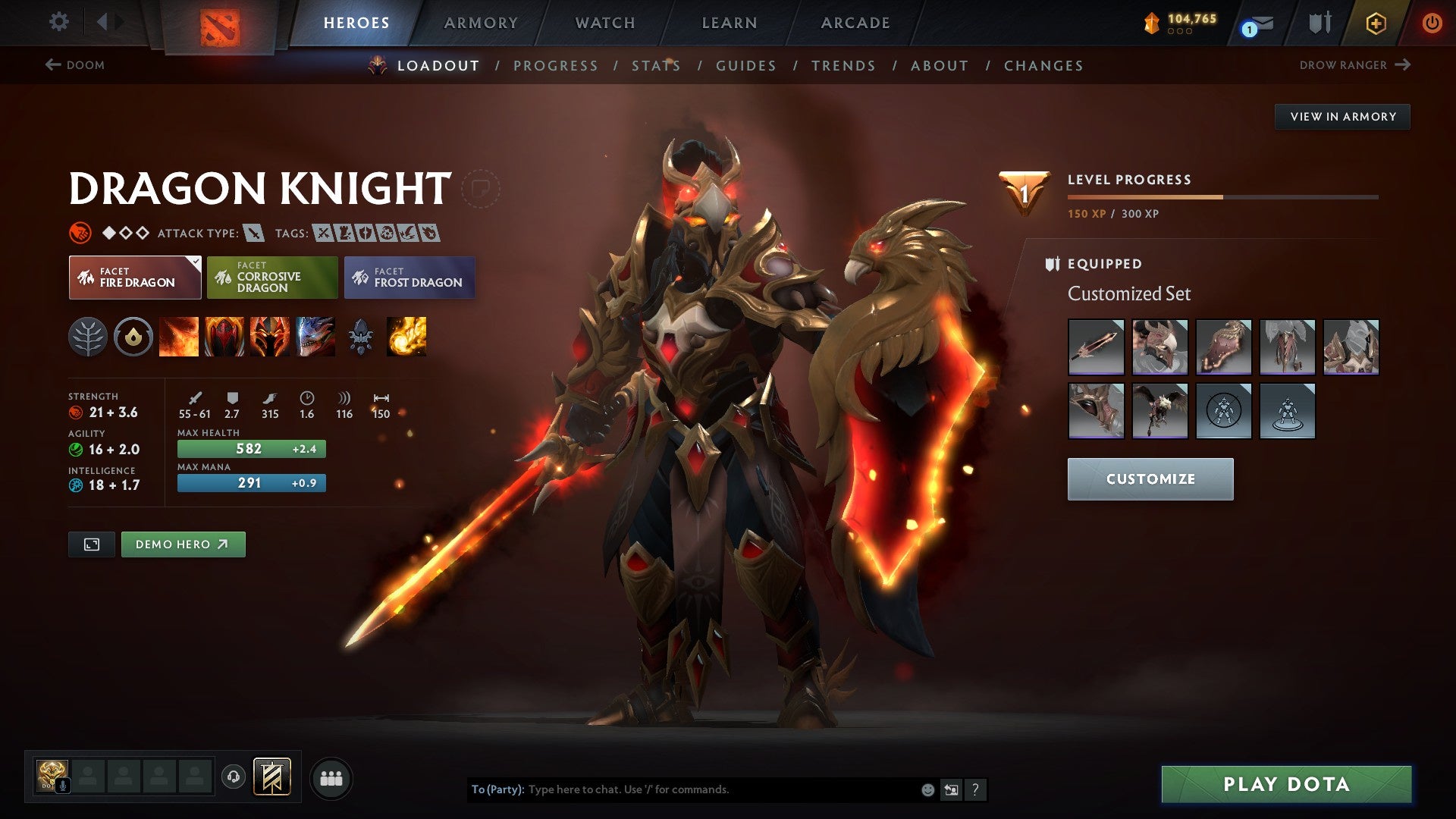This screenshot has height=819, width=1456.
Task: Switch to the Frost Dragon facet
Action: (409, 278)
